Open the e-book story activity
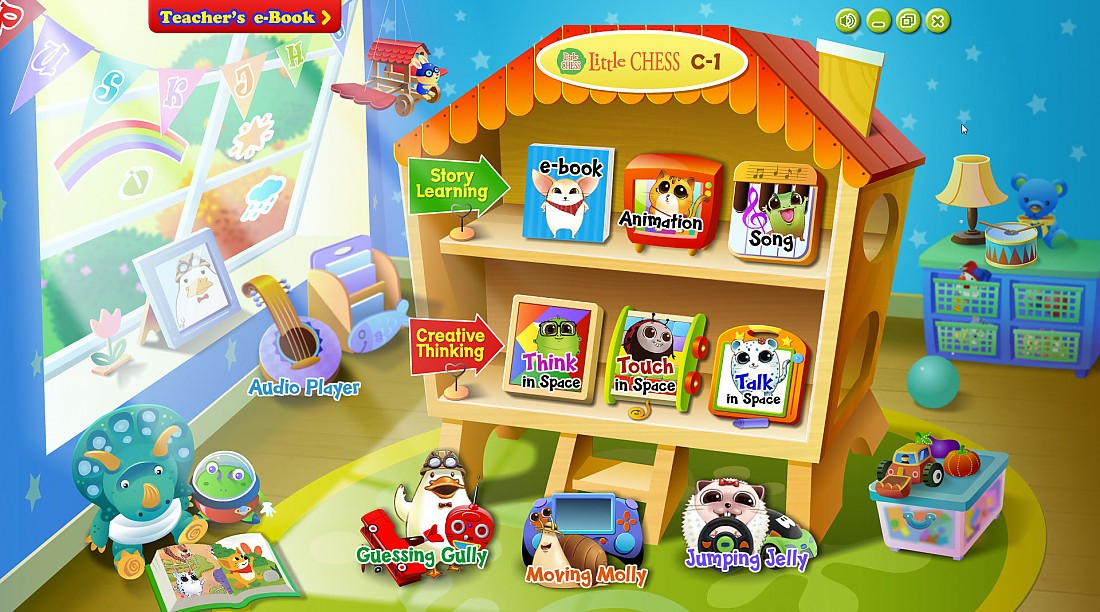This screenshot has width=1100, height=612. point(567,194)
